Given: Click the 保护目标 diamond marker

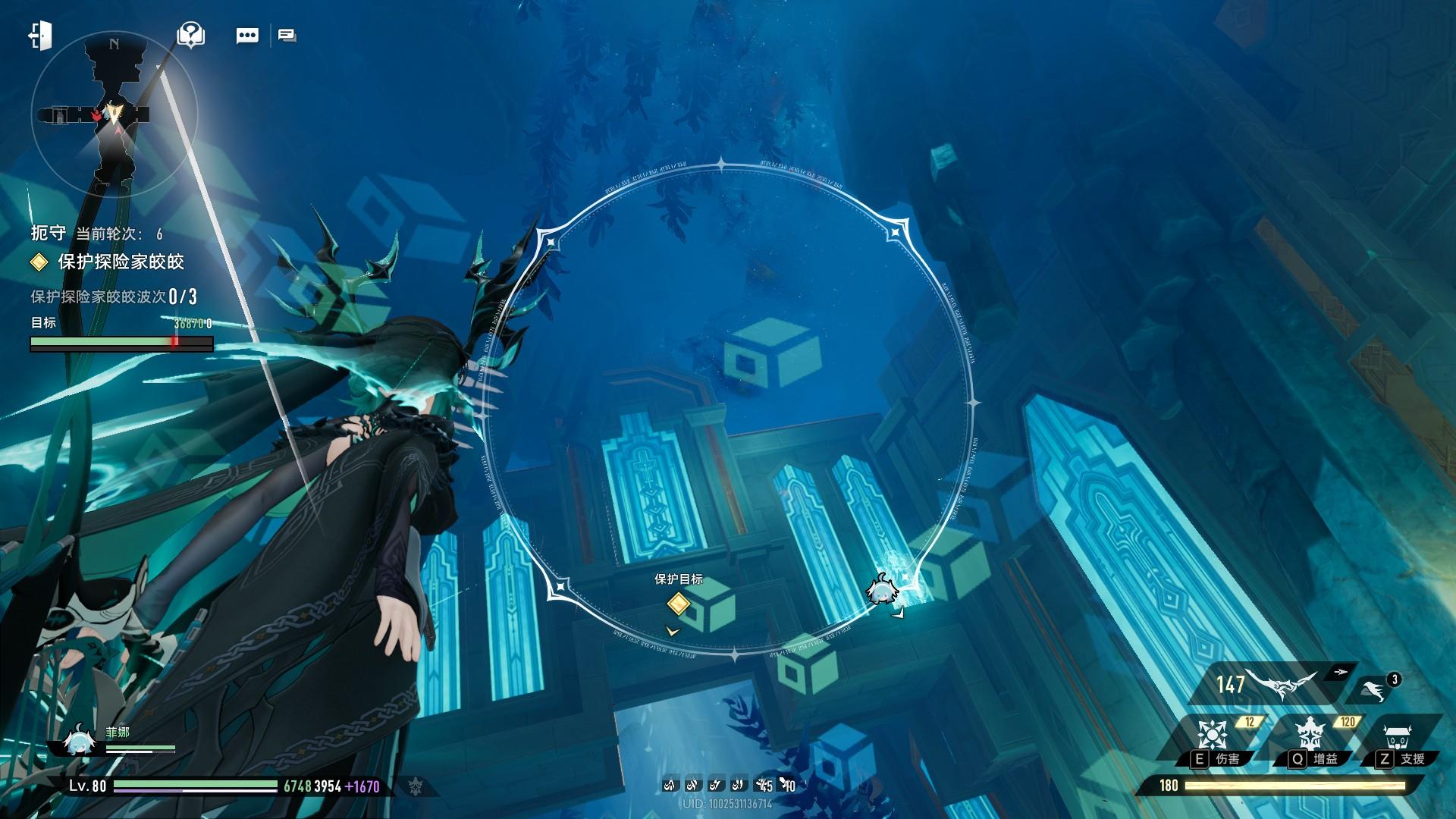Looking at the screenshot, I should tap(678, 604).
